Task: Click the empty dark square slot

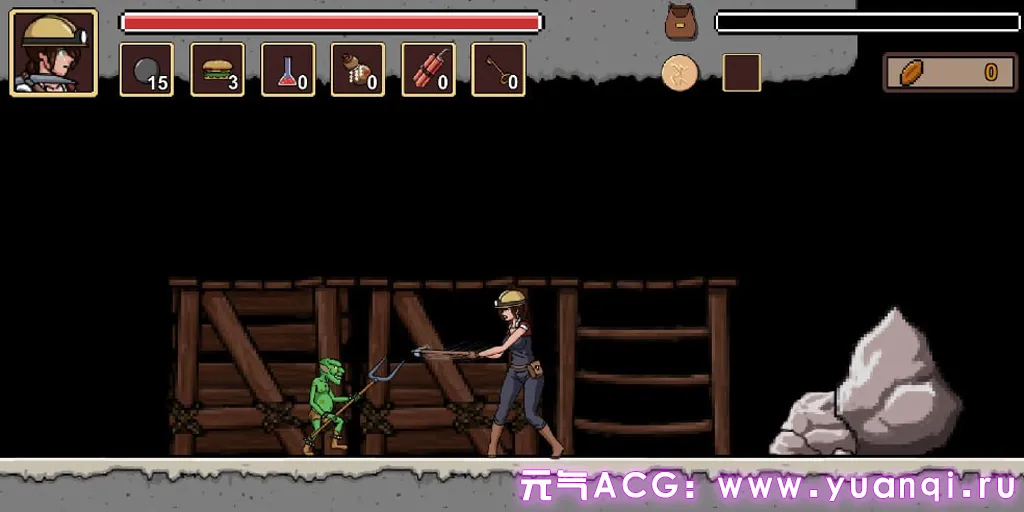Action: point(742,72)
